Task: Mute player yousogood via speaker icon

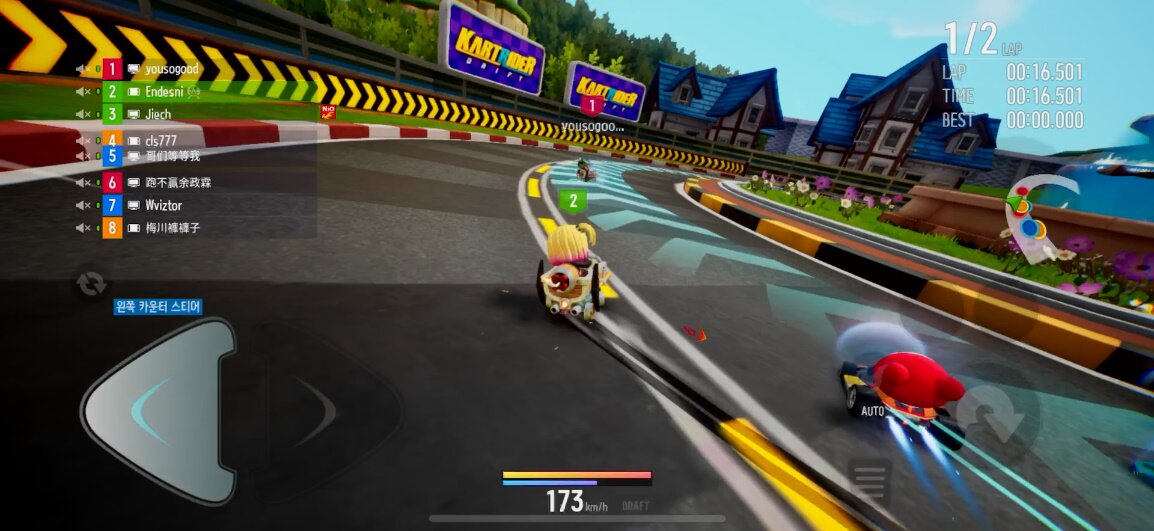Action: (x=84, y=68)
